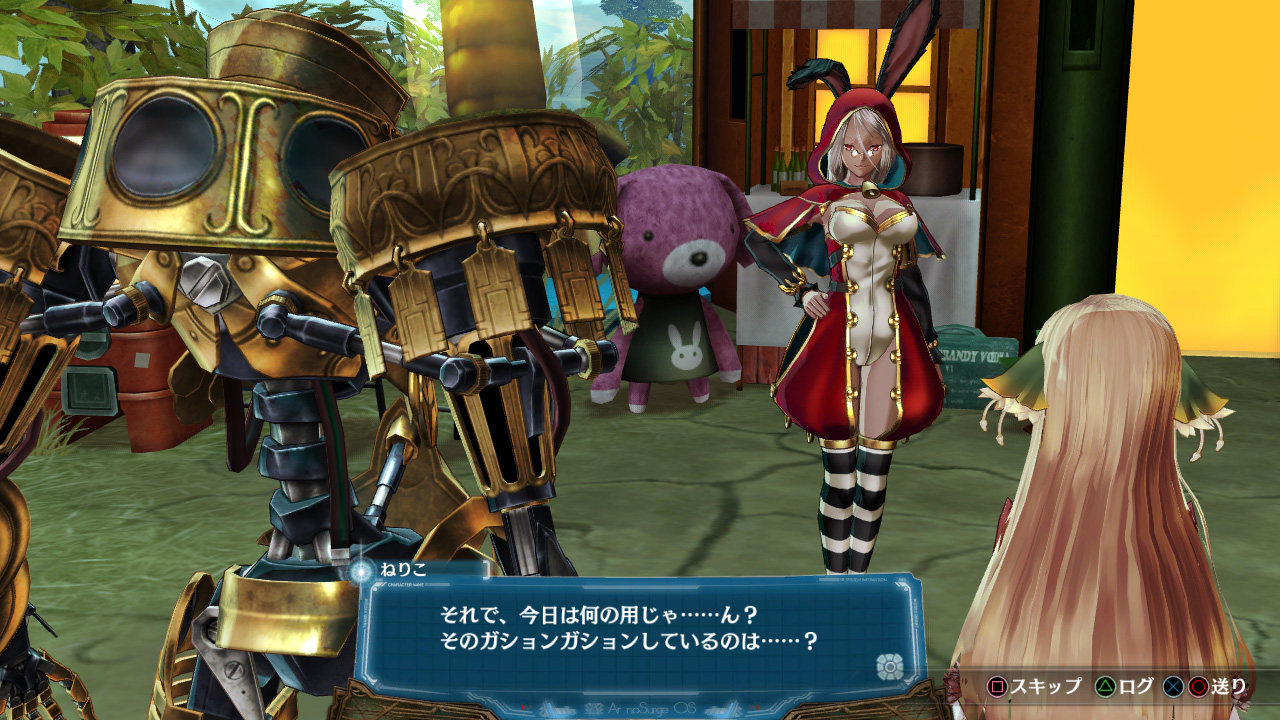Advance the dialogue by clicking Neriko's text box

coord(628,627)
